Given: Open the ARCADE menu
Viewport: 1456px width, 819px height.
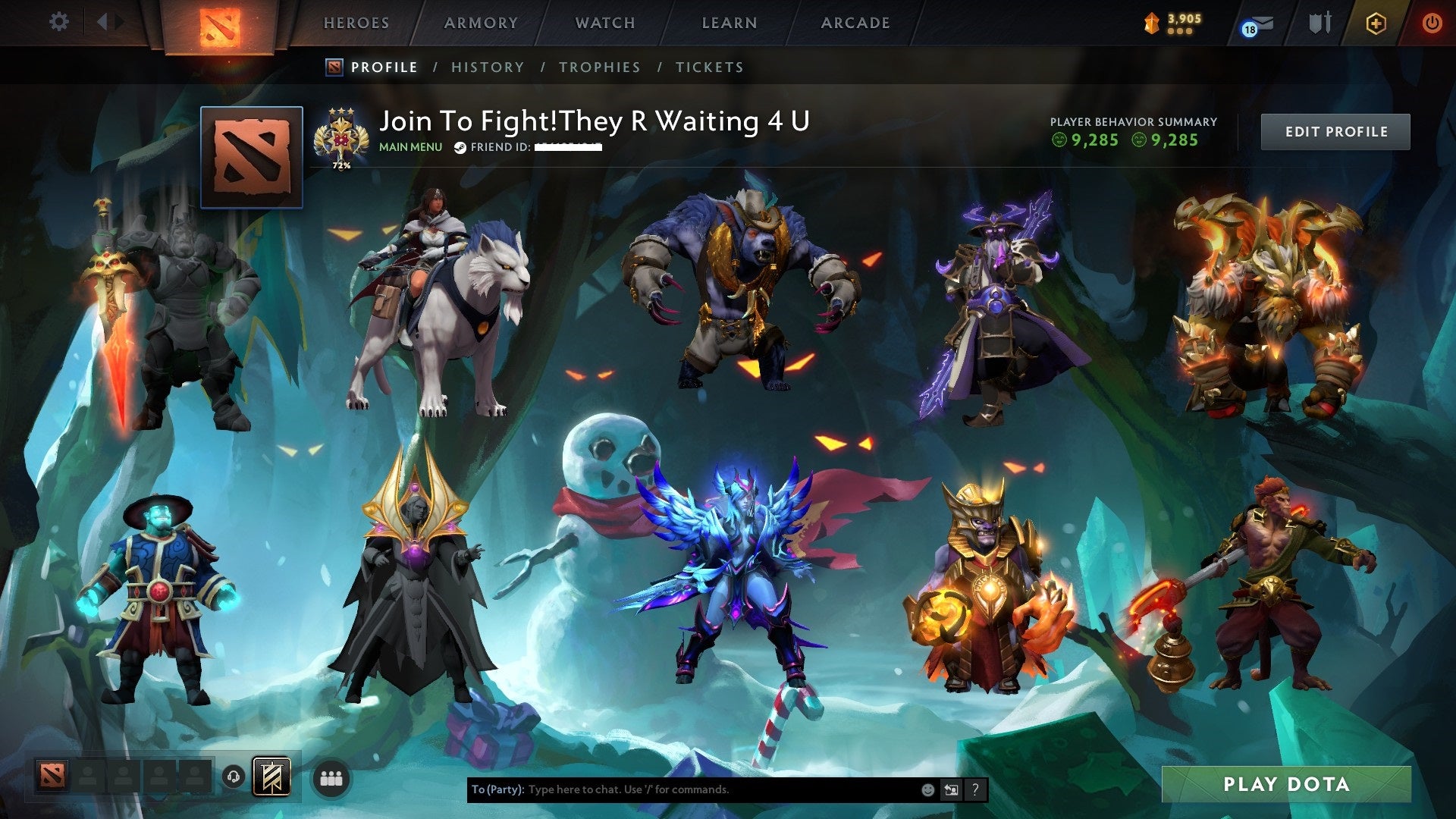Looking at the screenshot, I should (855, 23).
